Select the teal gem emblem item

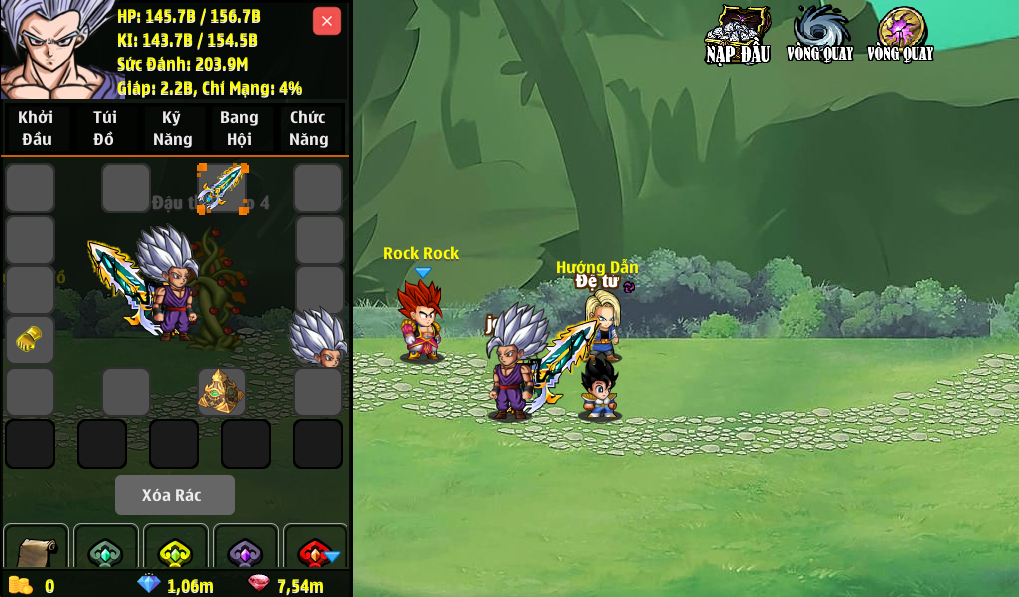pos(106,551)
